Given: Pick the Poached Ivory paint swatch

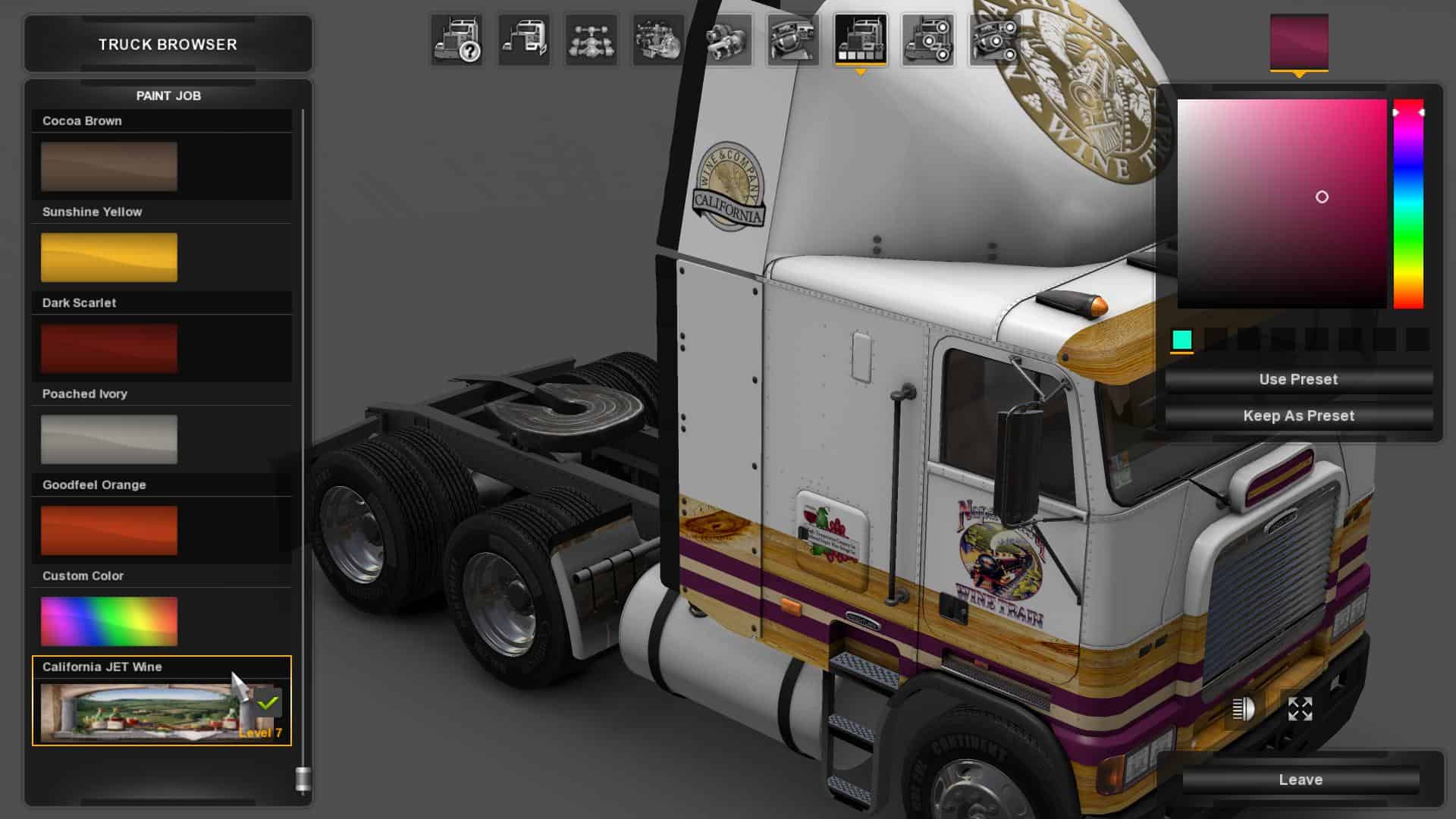Looking at the screenshot, I should tap(109, 439).
